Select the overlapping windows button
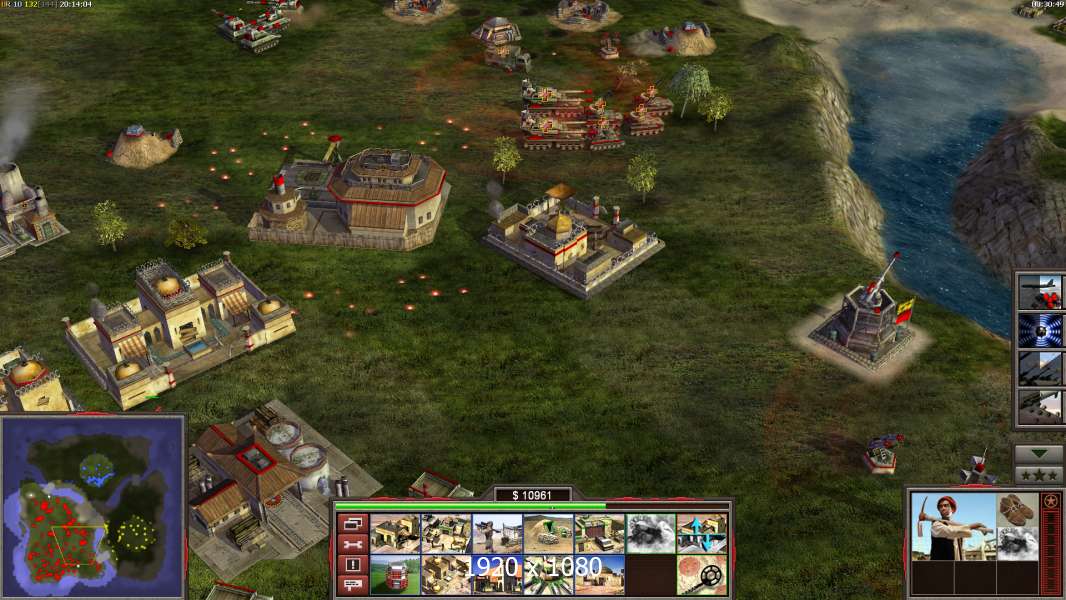The image size is (1066, 600). pos(352,523)
